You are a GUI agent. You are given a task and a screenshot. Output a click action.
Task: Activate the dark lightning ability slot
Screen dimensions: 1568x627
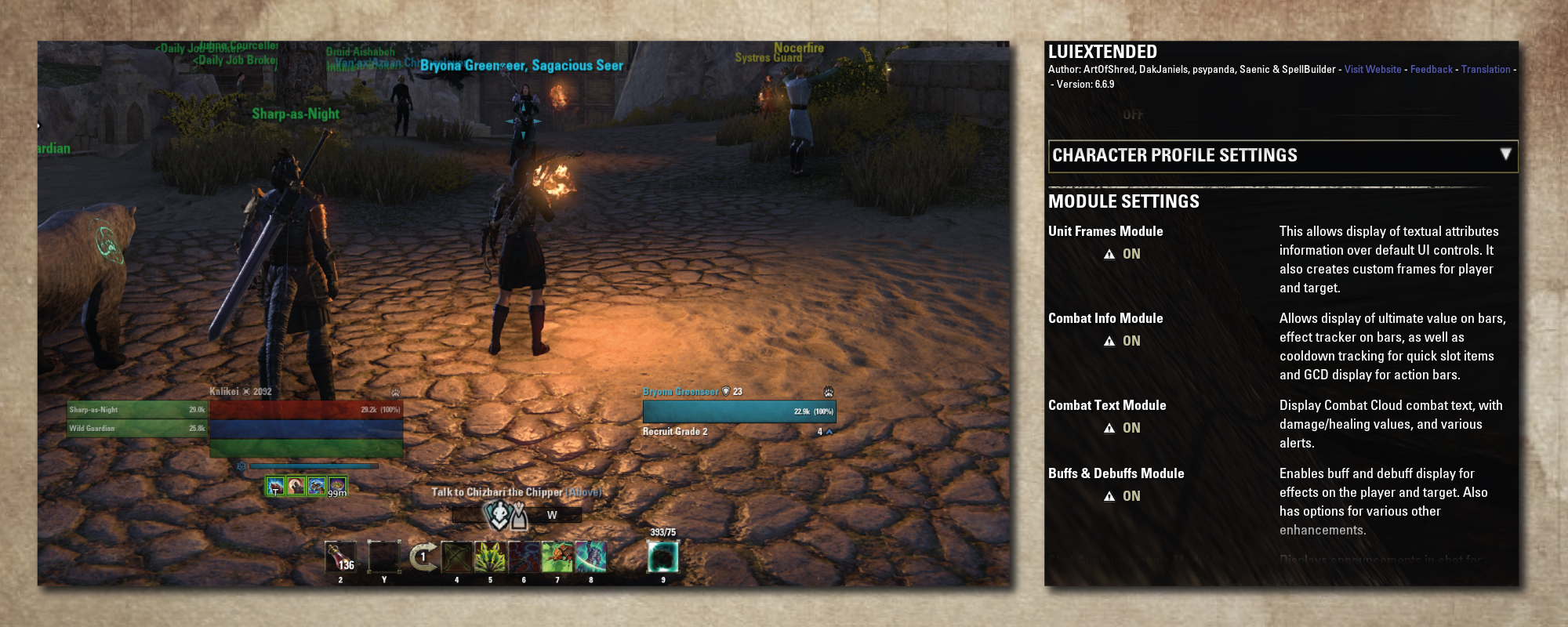pyautogui.click(x=524, y=557)
